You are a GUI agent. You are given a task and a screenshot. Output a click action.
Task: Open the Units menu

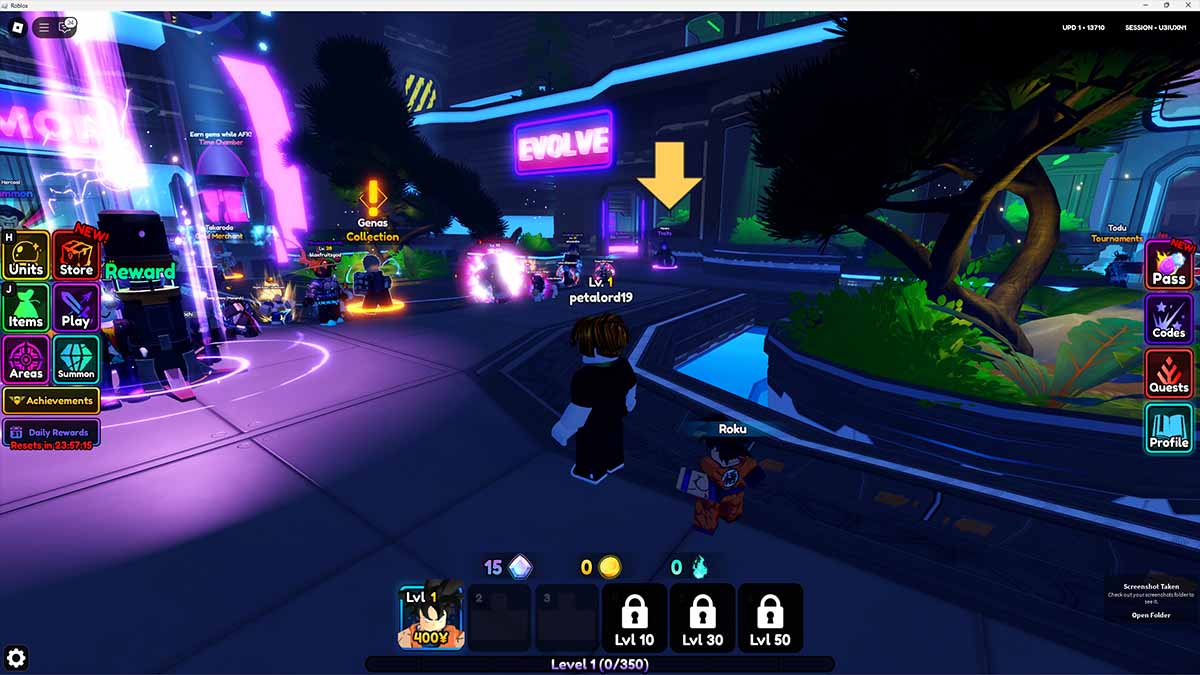pos(26,256)
